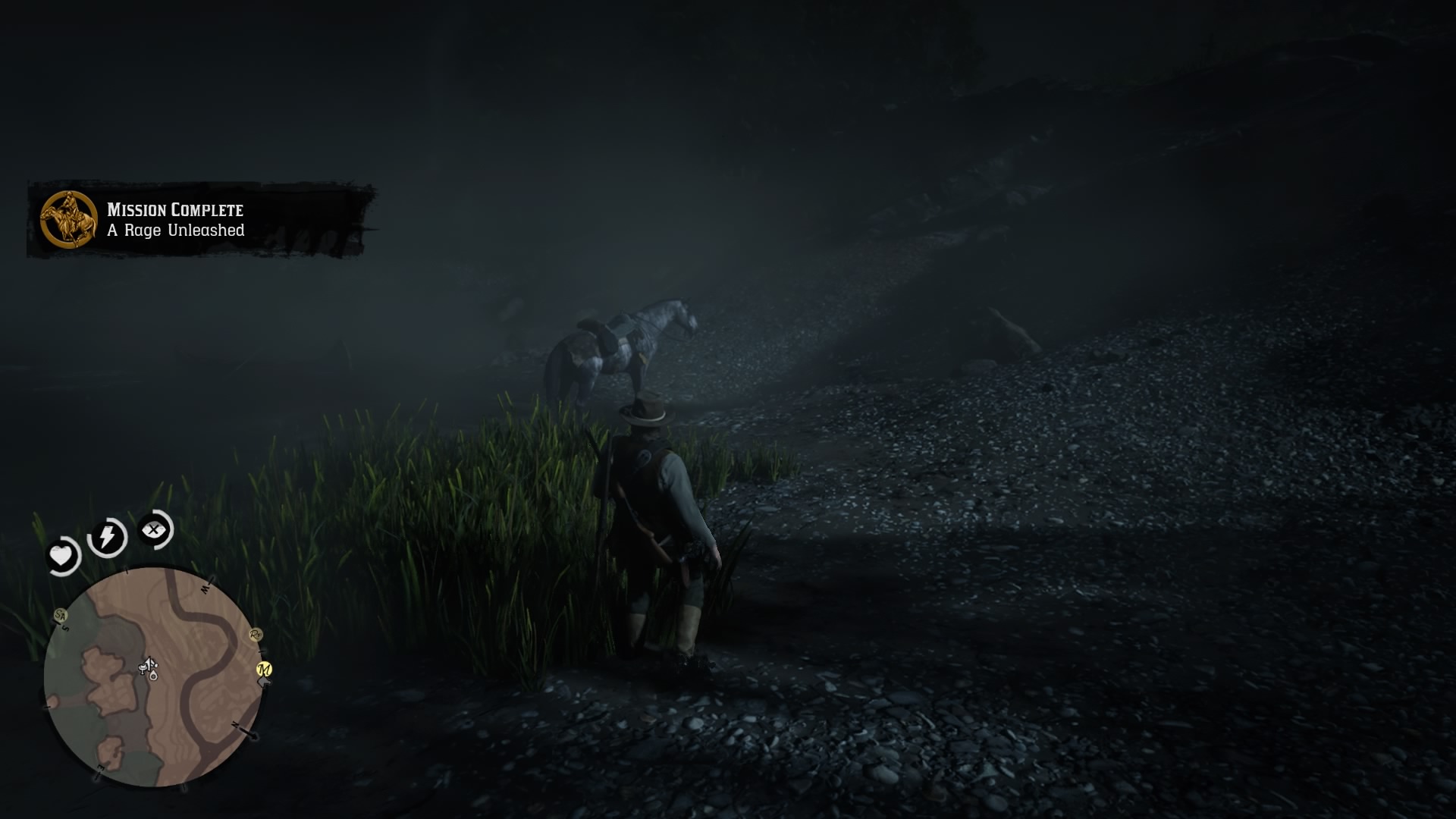This screenshot has height=819, width=1456.
Task: Select the Dead Eye core icon
Action: pos(154,531)
